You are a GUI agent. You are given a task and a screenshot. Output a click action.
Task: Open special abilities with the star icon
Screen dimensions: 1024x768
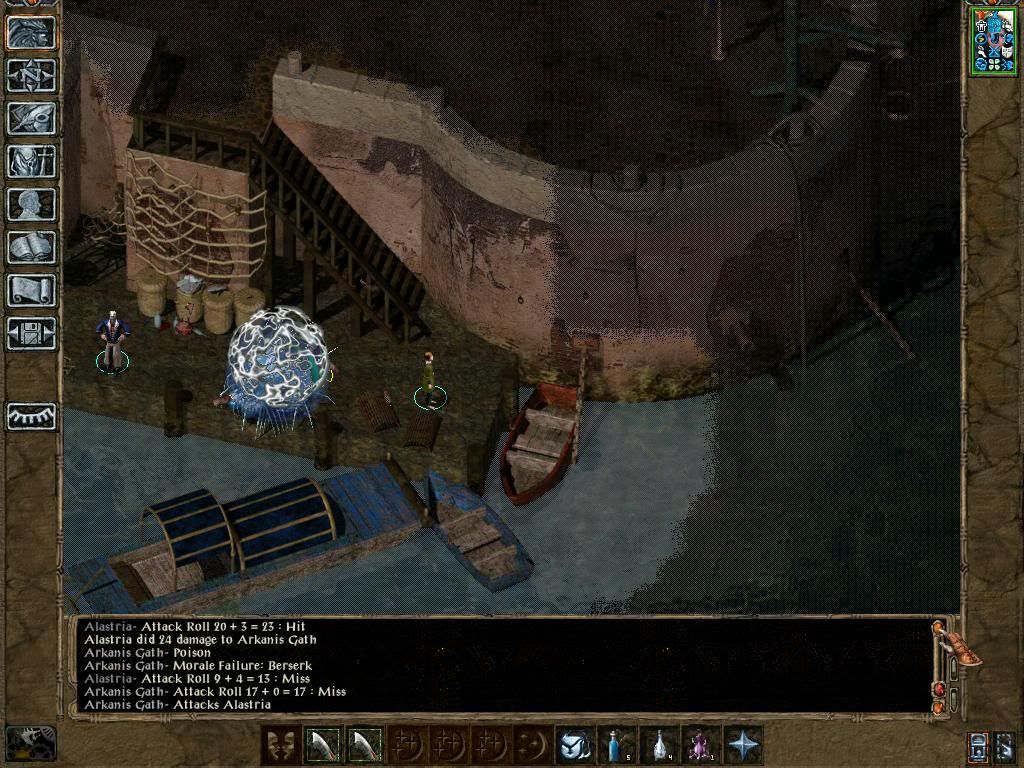click(x=743, y=746)
